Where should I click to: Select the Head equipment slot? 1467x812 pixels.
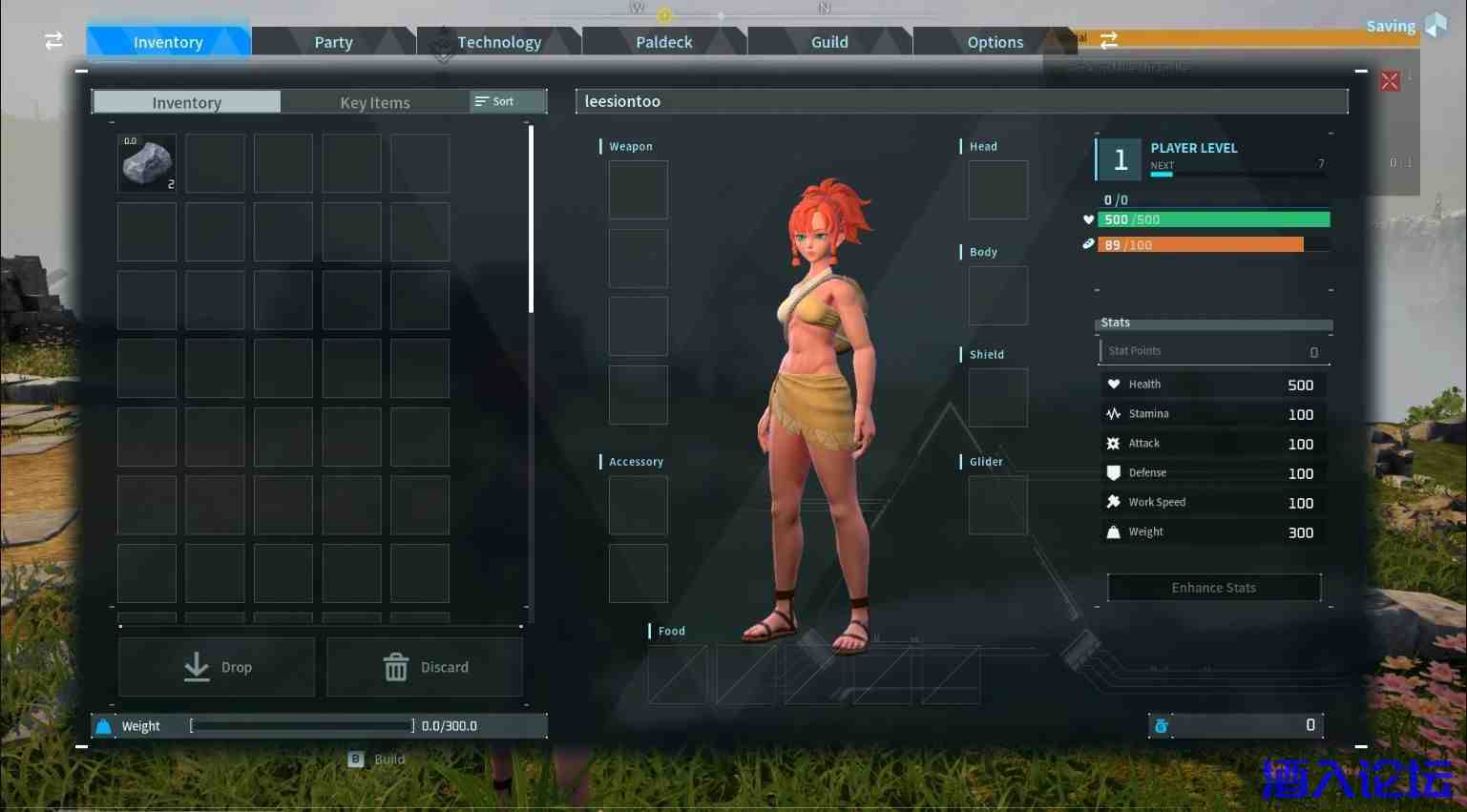(997, 190)
